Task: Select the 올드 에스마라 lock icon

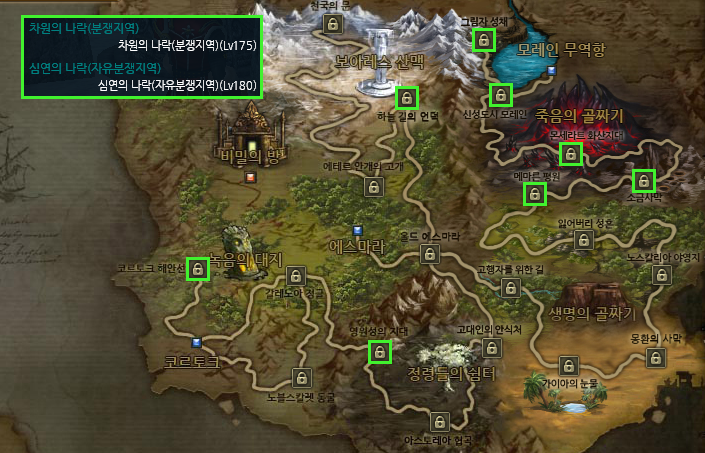Action: tap(429, 254)
